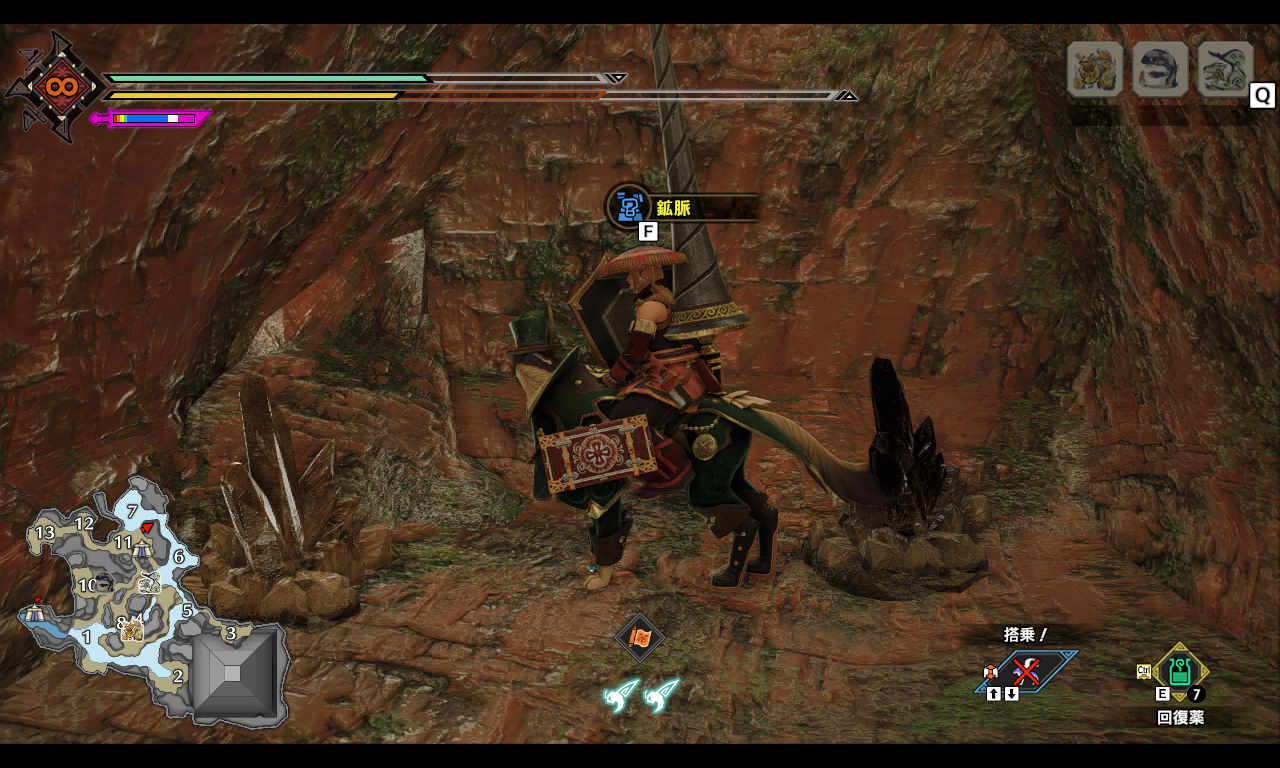Image resolution: width=1280 pixels, height=768 pixels.
Task: Click the dark monster marker at area 10
Action: pos(103,584)
